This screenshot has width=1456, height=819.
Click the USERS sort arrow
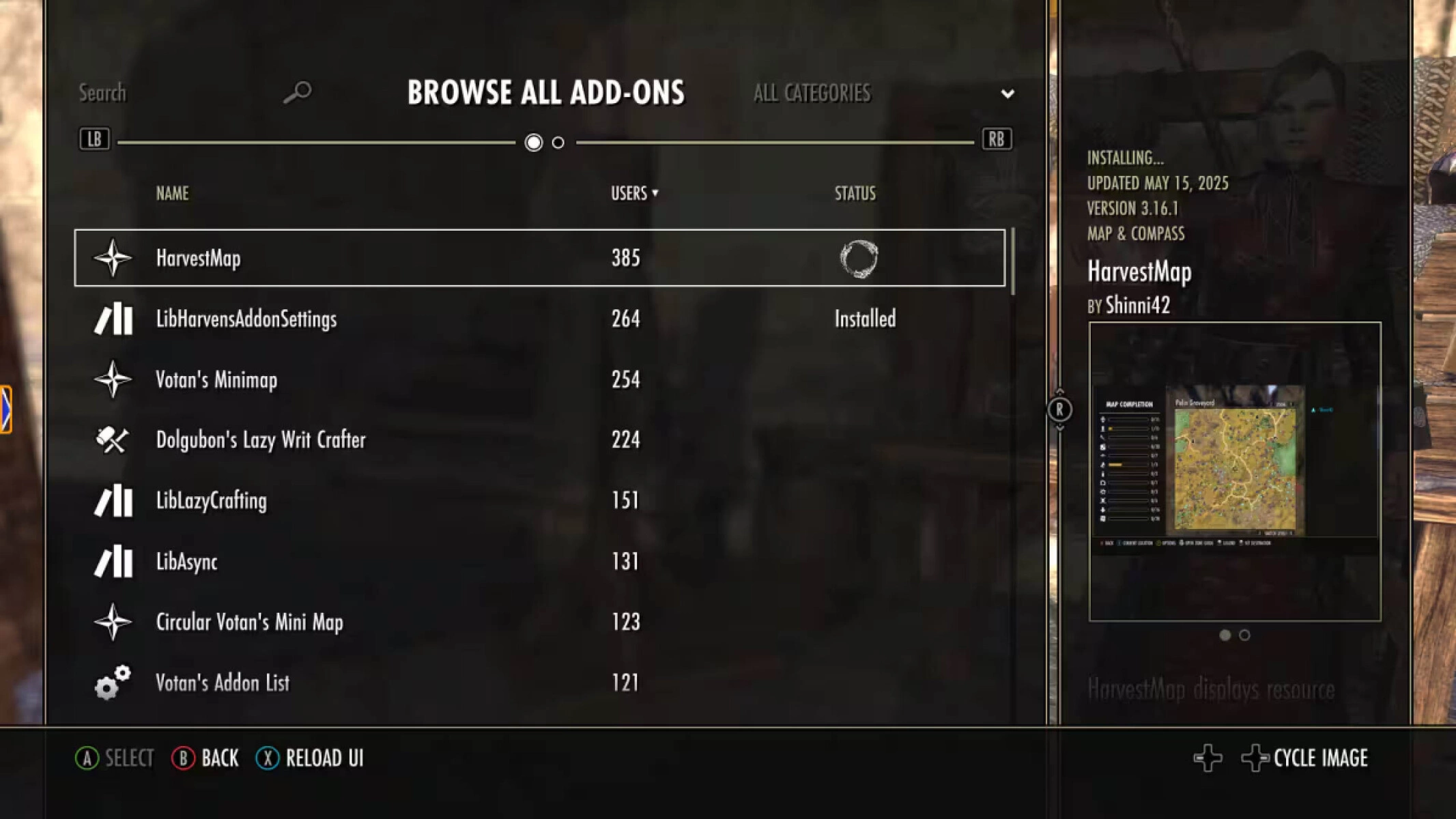click(x=656, y=194)
